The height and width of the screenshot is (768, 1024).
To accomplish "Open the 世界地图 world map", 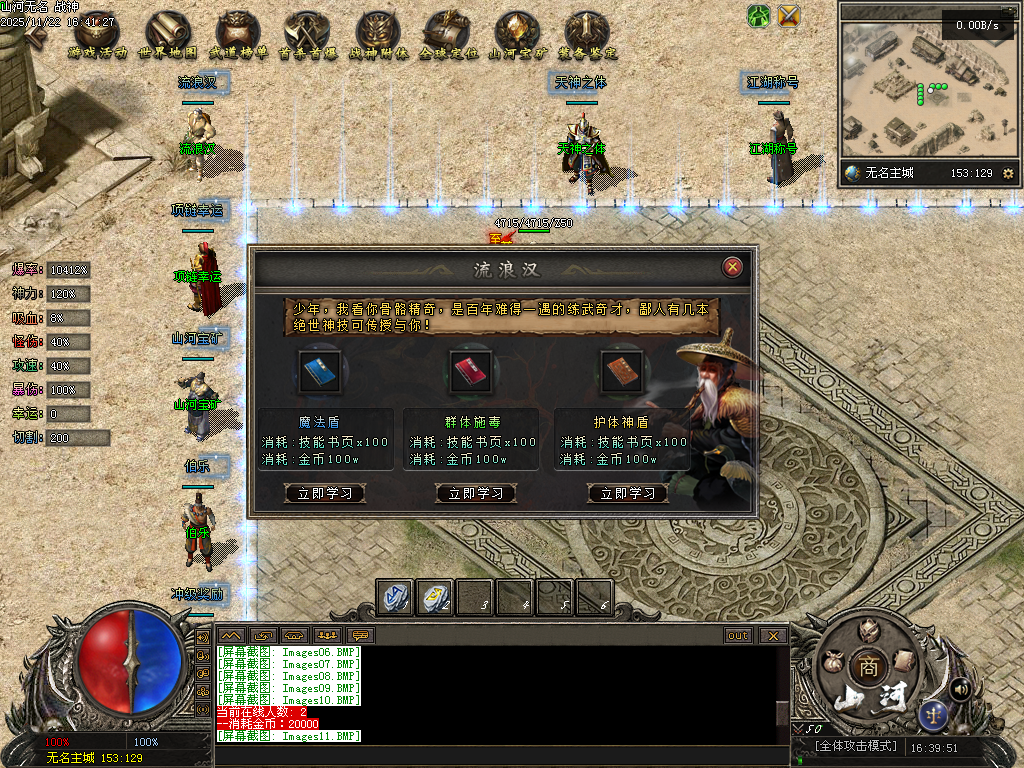I will click(x=168, y=35).
